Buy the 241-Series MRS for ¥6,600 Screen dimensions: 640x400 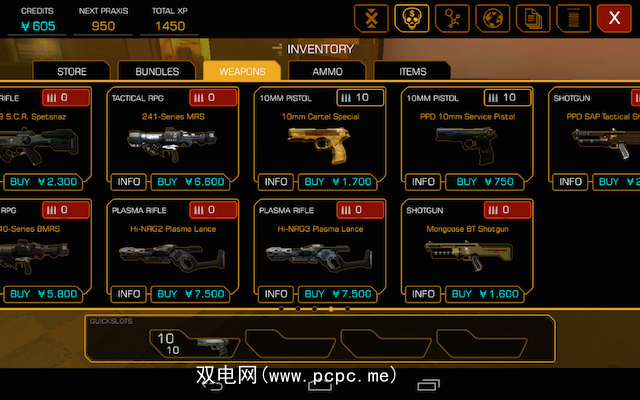click(x=195, y=182)
